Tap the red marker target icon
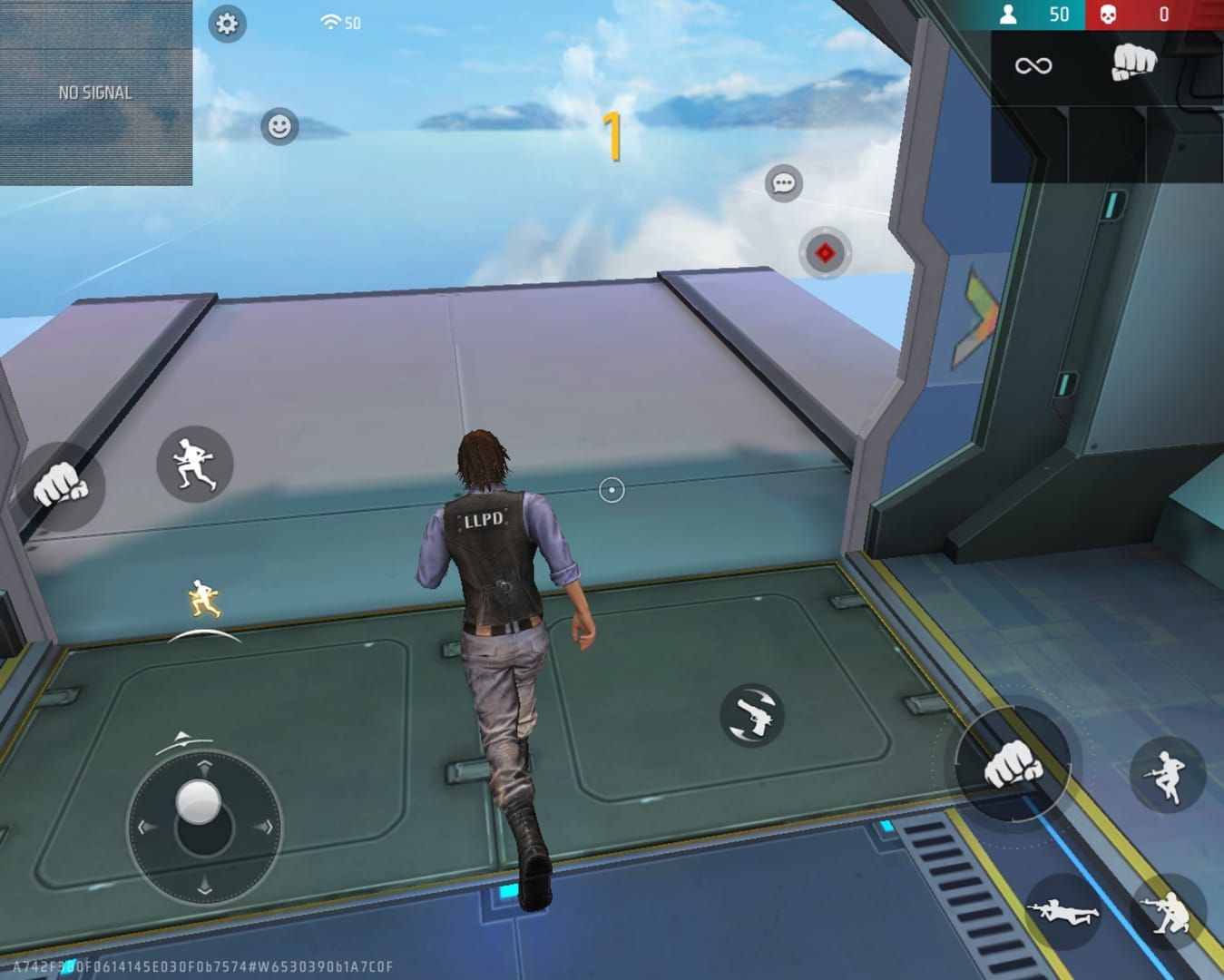The image size is (1224, 980). tap(824, 252)
